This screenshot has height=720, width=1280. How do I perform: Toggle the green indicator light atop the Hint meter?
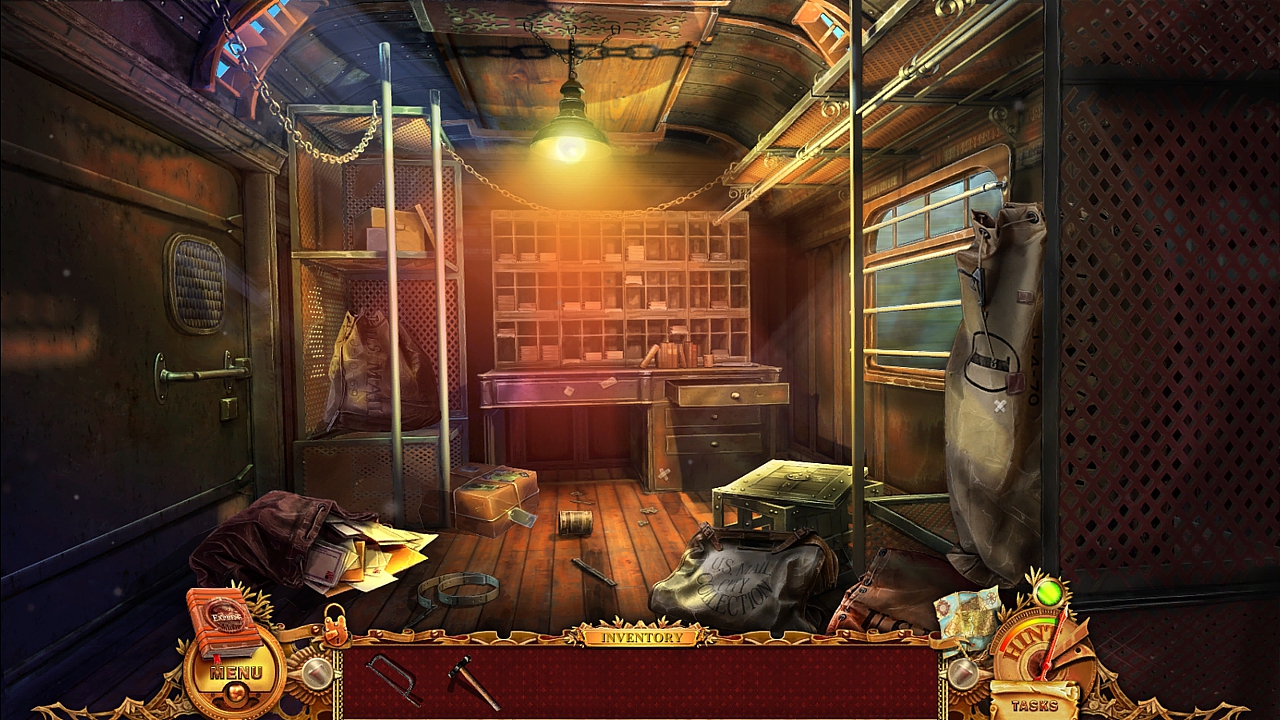click(x=1049, y=596)
